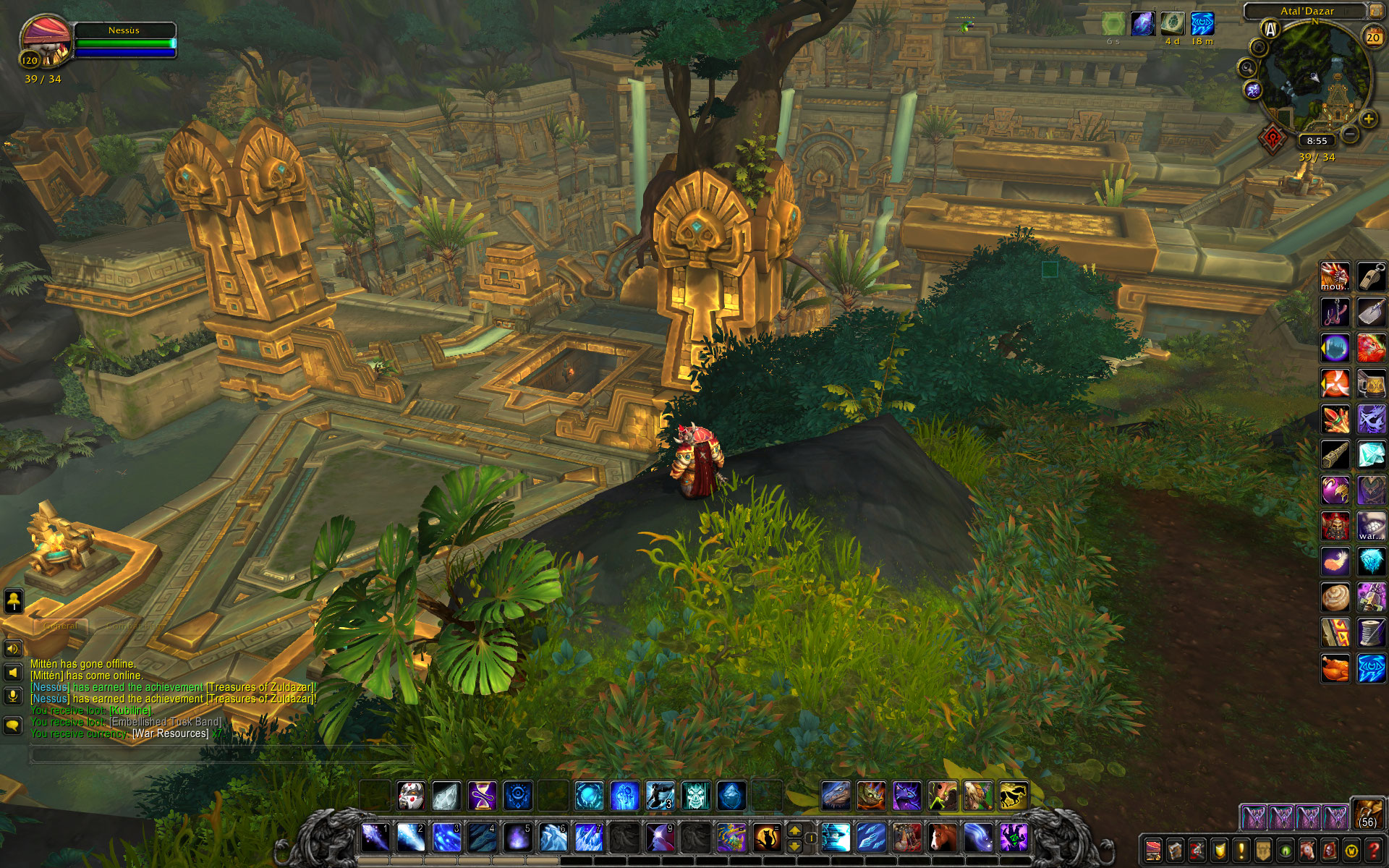This screenshot has width=1389, height=868.
Task: Activate the black cat icon on the action bar
Action: coord(766,838)
